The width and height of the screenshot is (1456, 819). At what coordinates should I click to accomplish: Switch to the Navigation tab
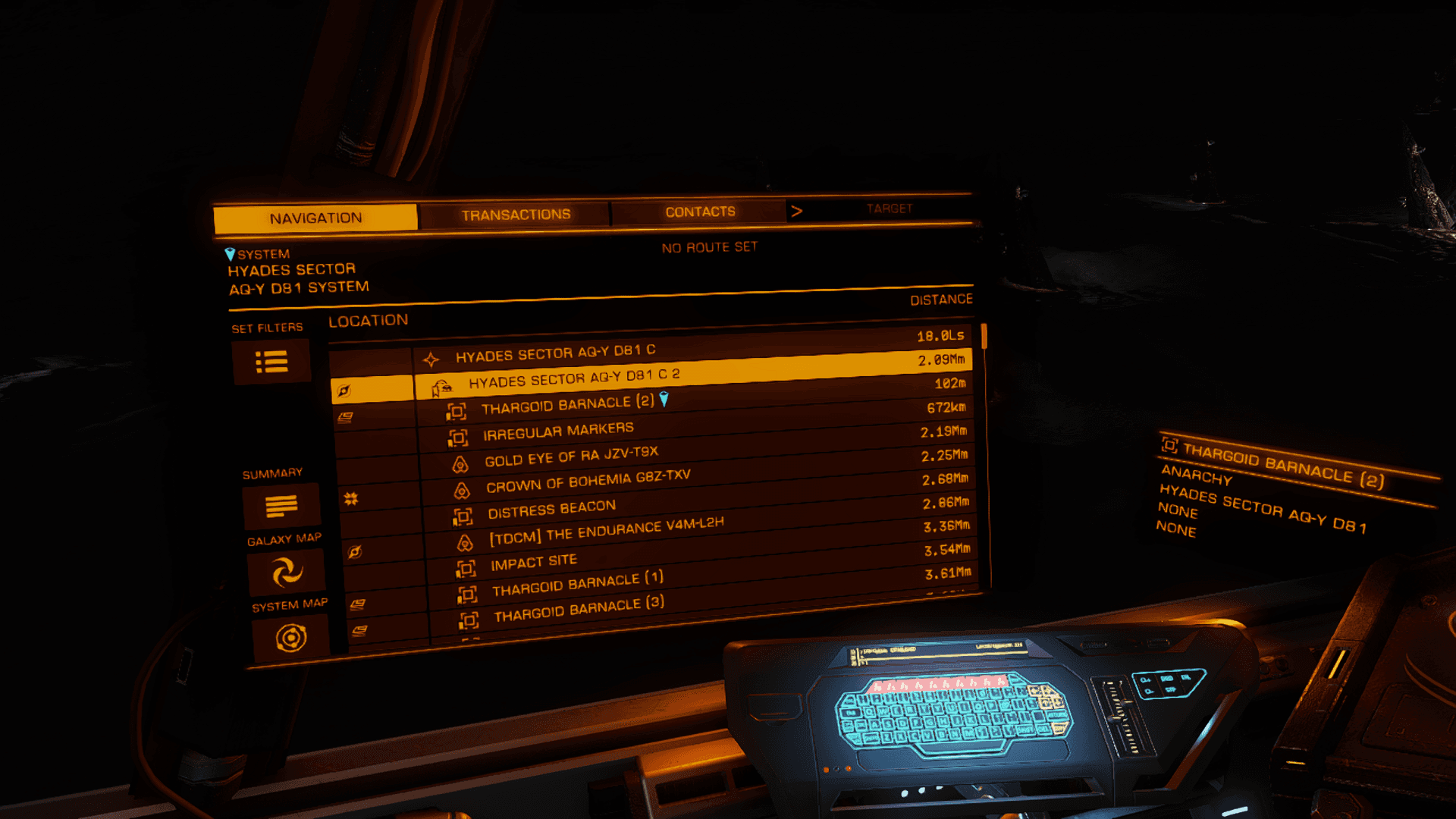315,218
